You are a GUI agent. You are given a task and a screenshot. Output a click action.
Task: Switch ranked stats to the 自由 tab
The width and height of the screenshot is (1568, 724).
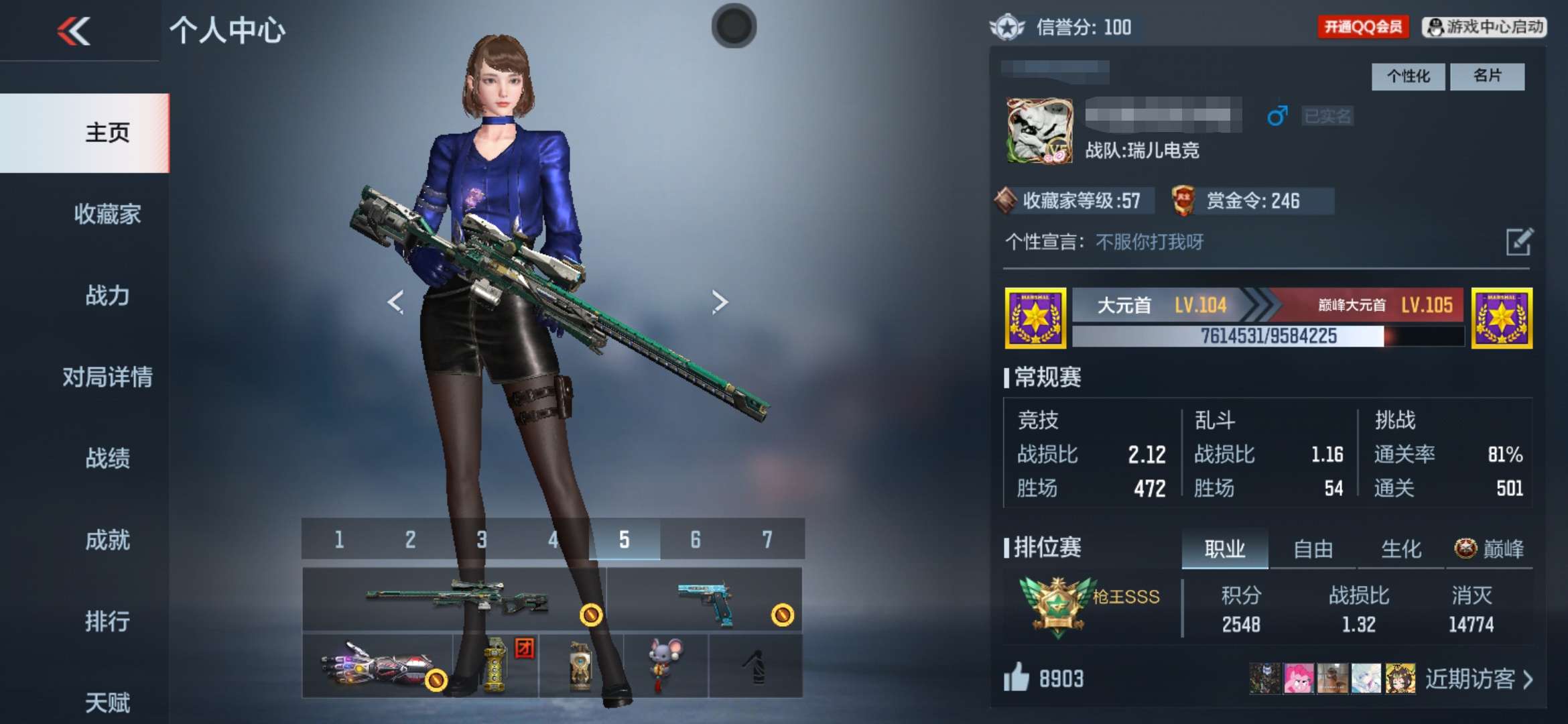click(1313, 549)
